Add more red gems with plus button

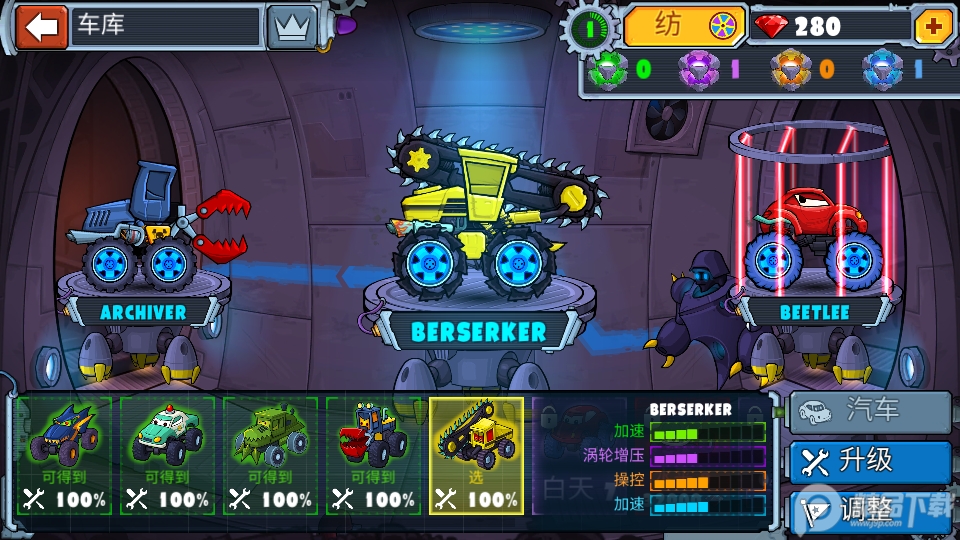(934, 27)
